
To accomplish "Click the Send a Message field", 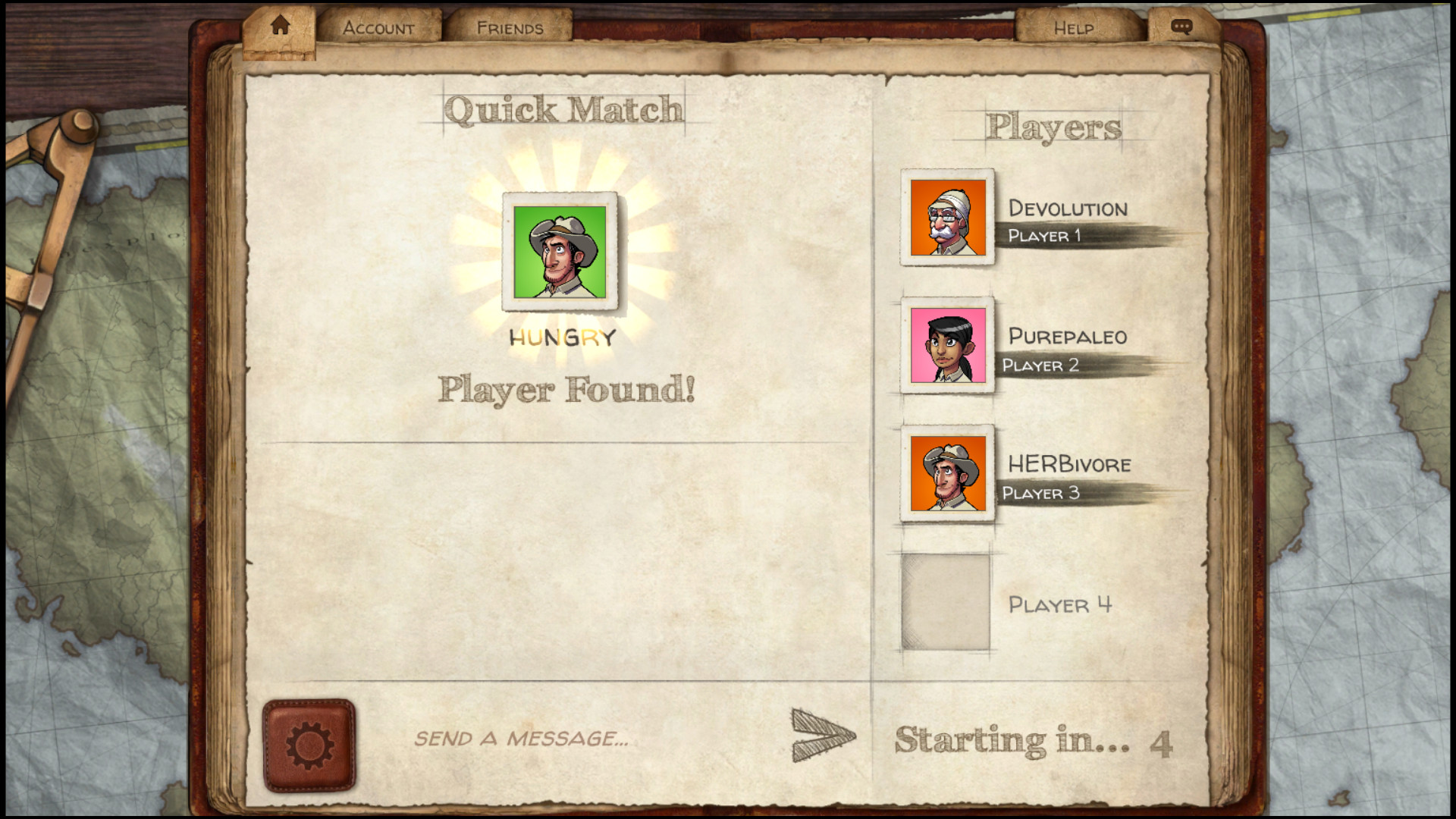I will click(x=523, y=739).
